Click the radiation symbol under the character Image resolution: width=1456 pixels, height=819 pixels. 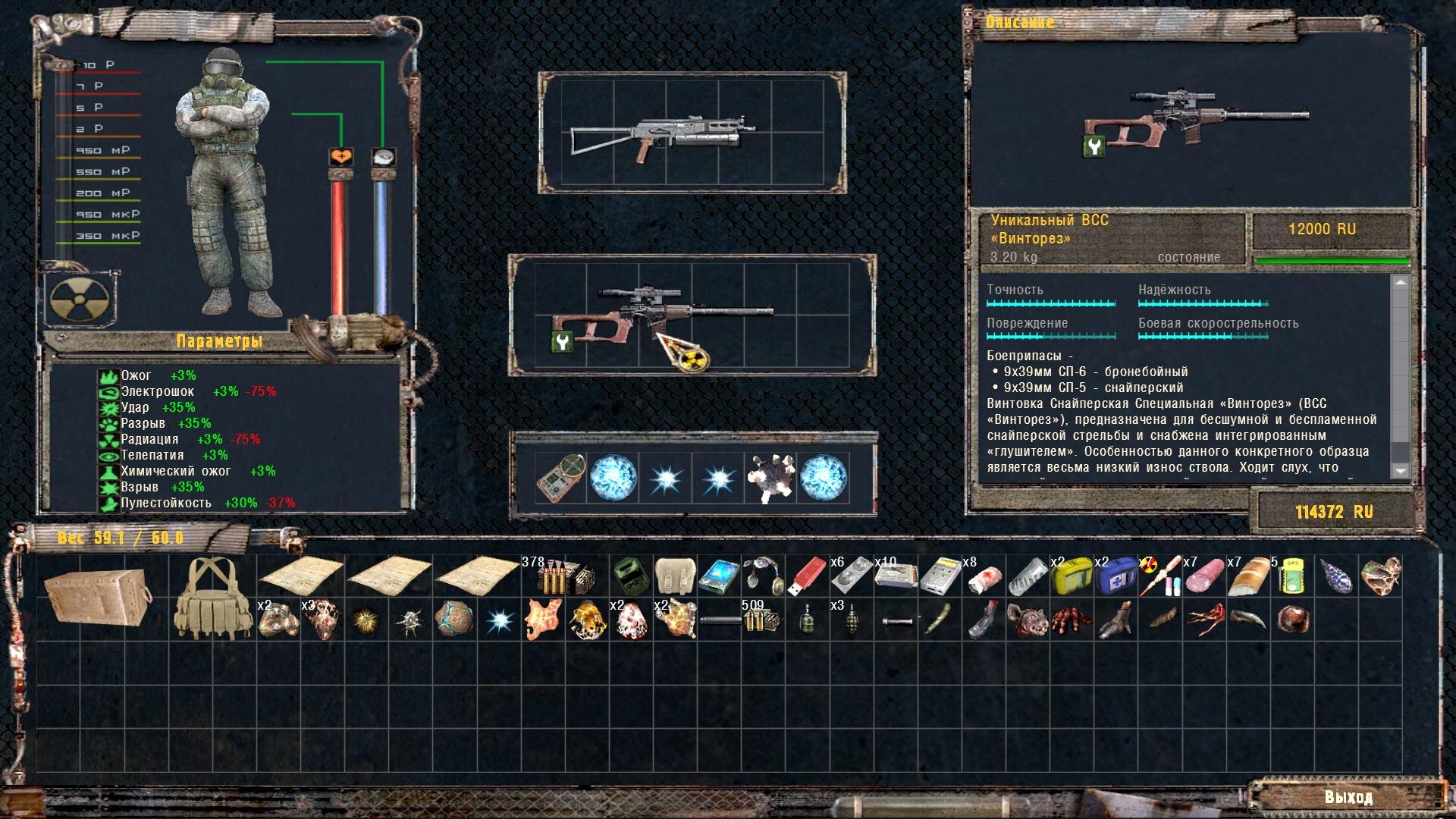click(79, 298)
